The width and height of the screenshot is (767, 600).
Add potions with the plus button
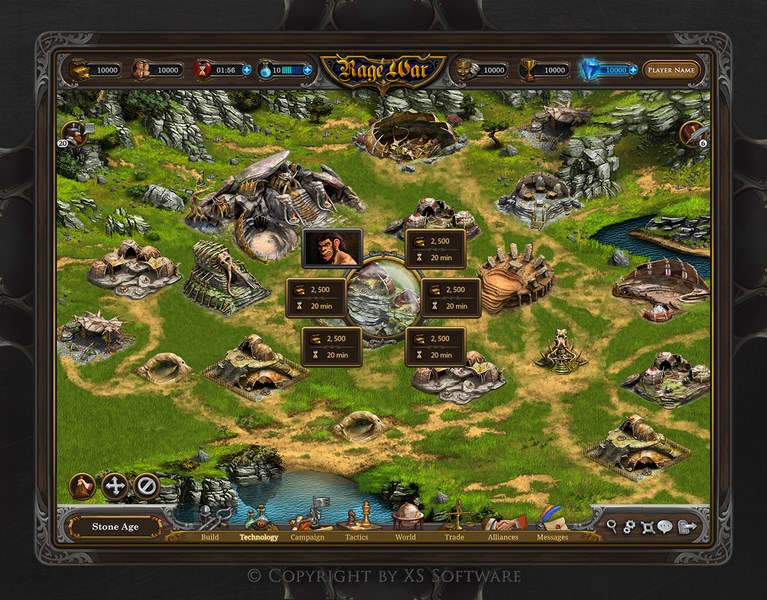307,70
